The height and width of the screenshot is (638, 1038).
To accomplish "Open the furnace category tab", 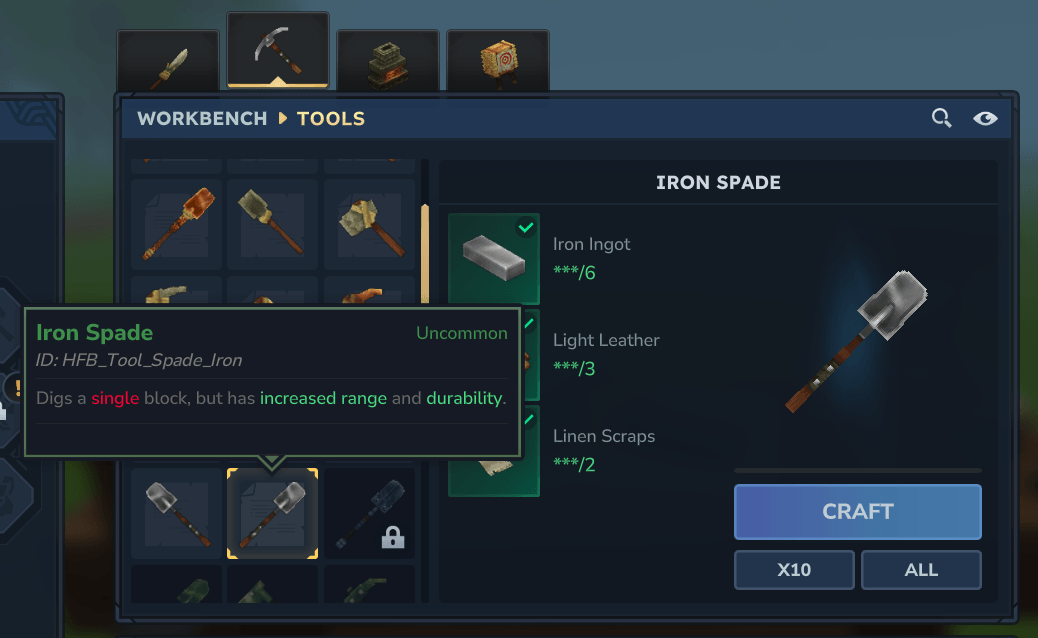I will pyautogui.click(x=388, y=62).
